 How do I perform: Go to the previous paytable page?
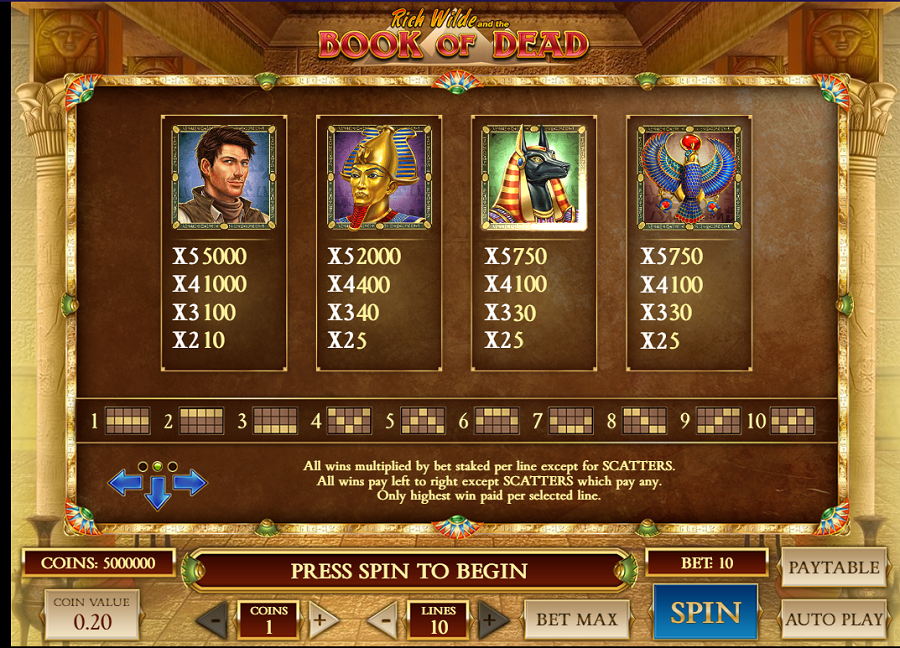[125, 483]
